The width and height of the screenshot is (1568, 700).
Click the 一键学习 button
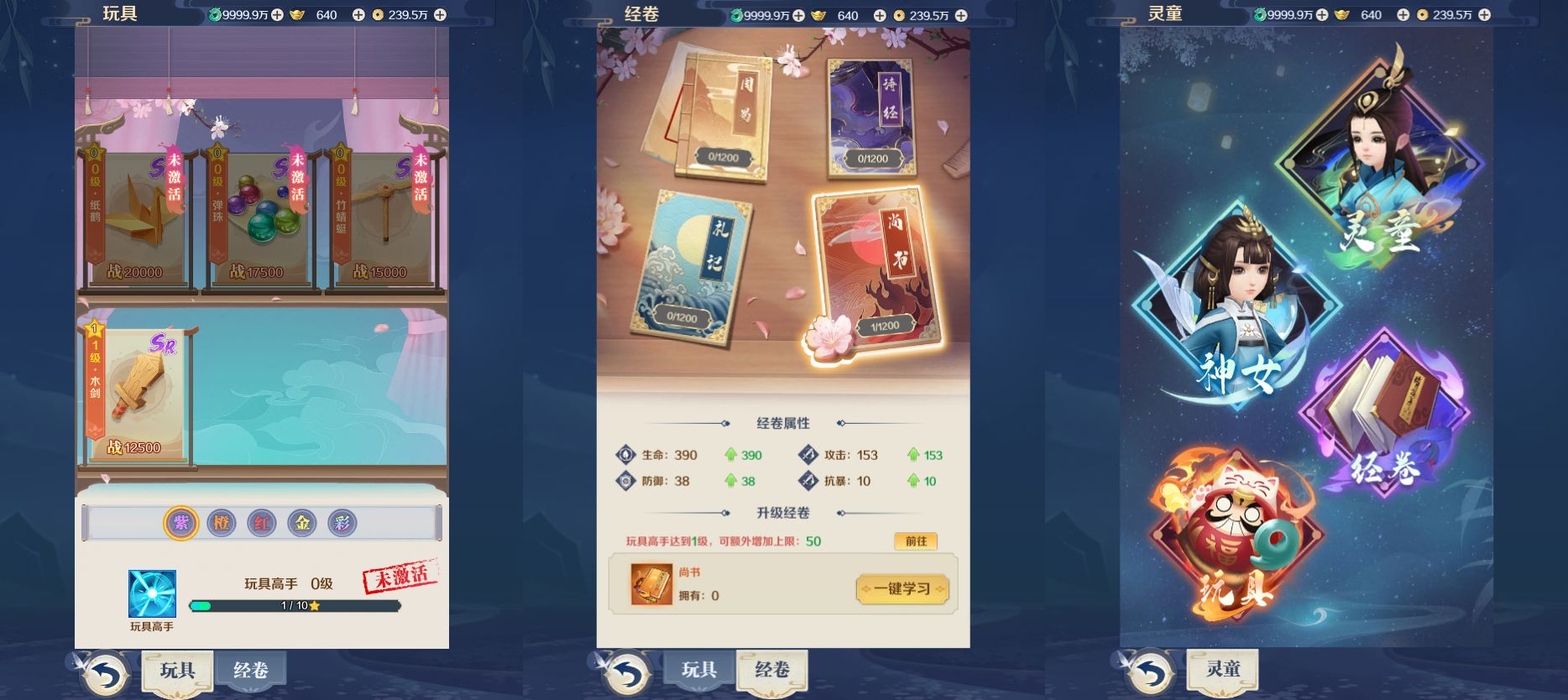tap(902, 589)
